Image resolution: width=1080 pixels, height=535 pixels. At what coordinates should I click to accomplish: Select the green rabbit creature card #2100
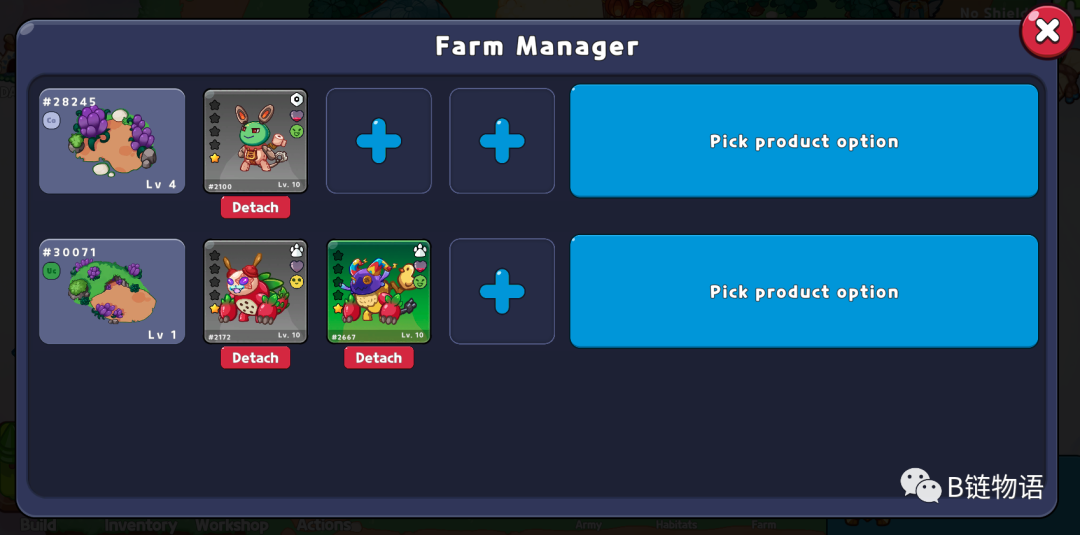pyautogui.click(x=255, y=141)
